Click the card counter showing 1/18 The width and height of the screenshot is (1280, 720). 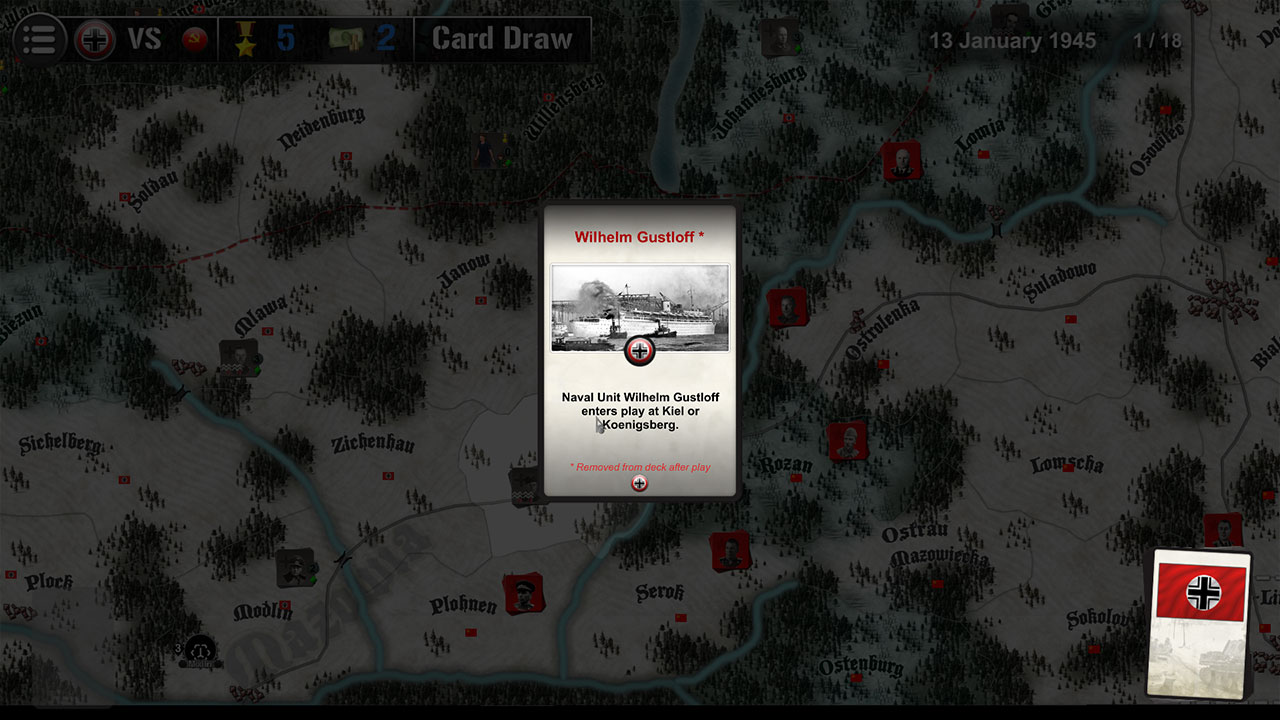(x=1159, y=41)
